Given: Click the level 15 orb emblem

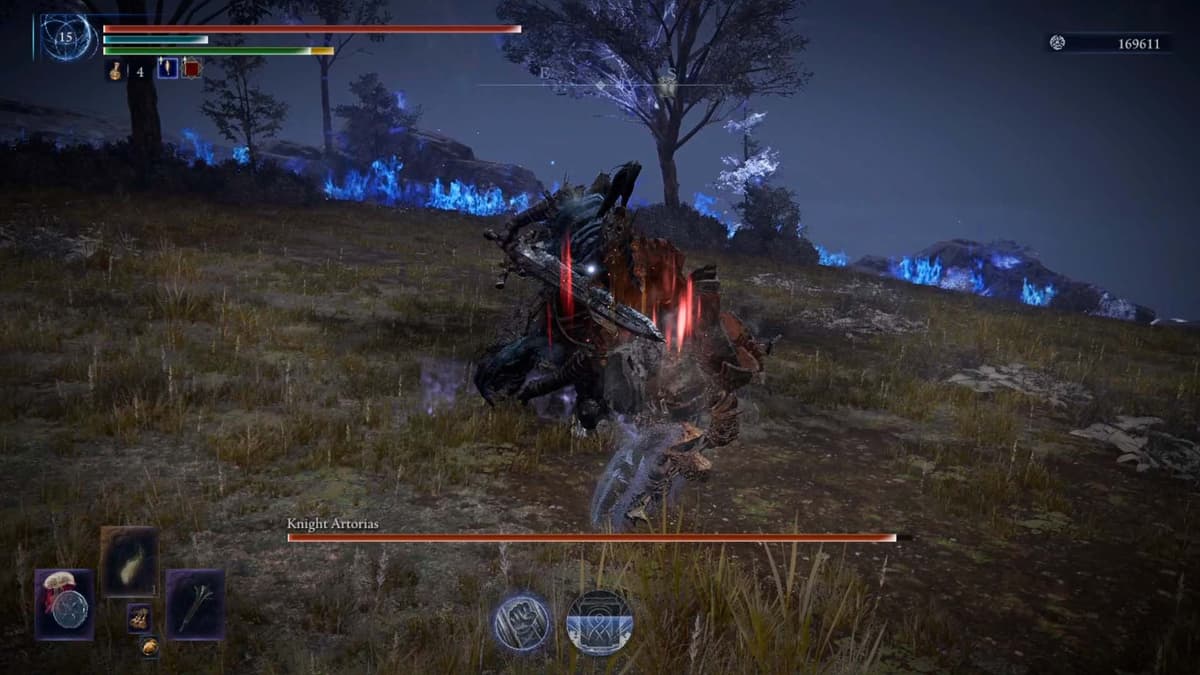Looking at the screenshot, I should tap(66, 37).
